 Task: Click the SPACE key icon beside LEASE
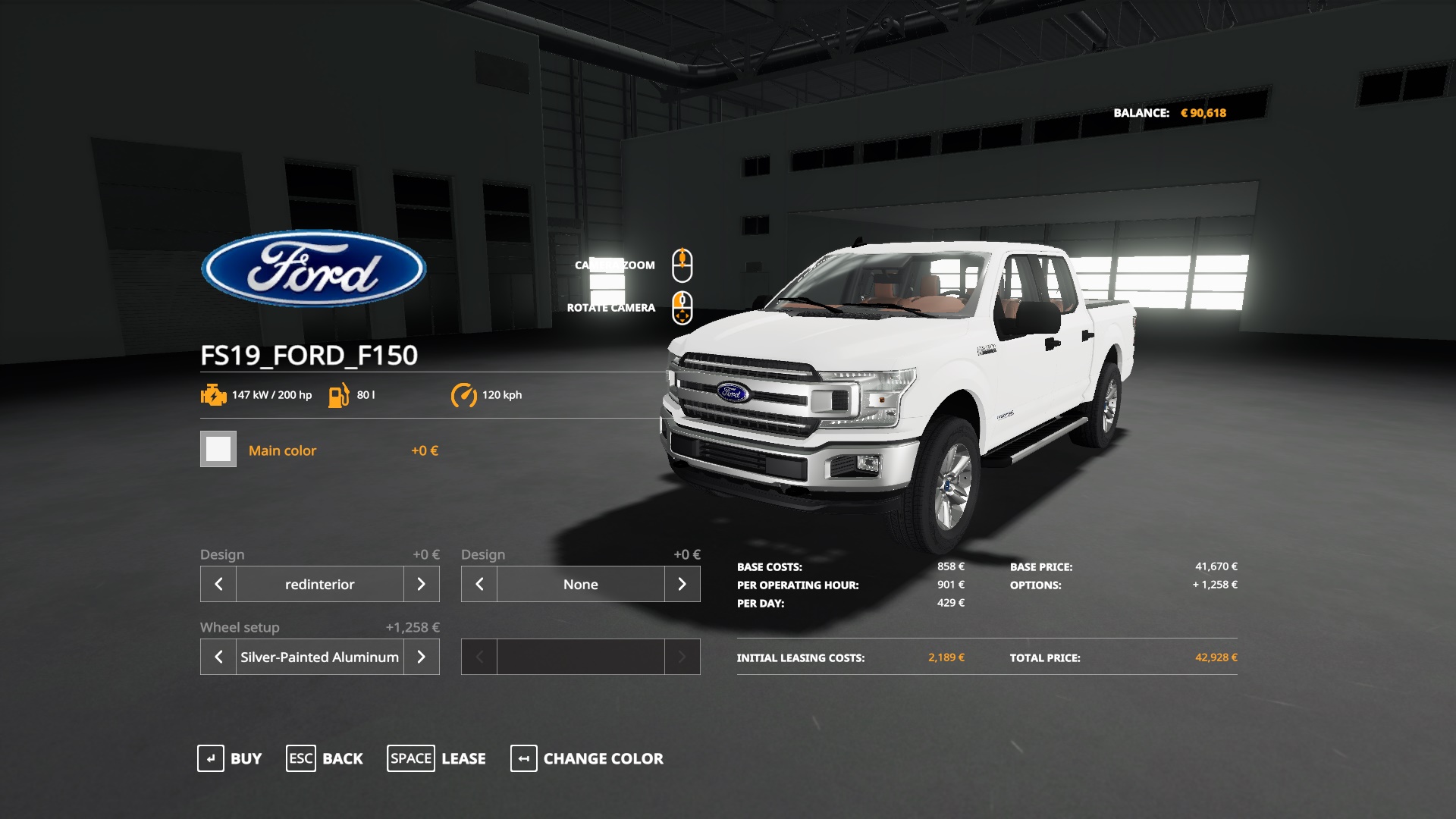[x=411, y=758]
